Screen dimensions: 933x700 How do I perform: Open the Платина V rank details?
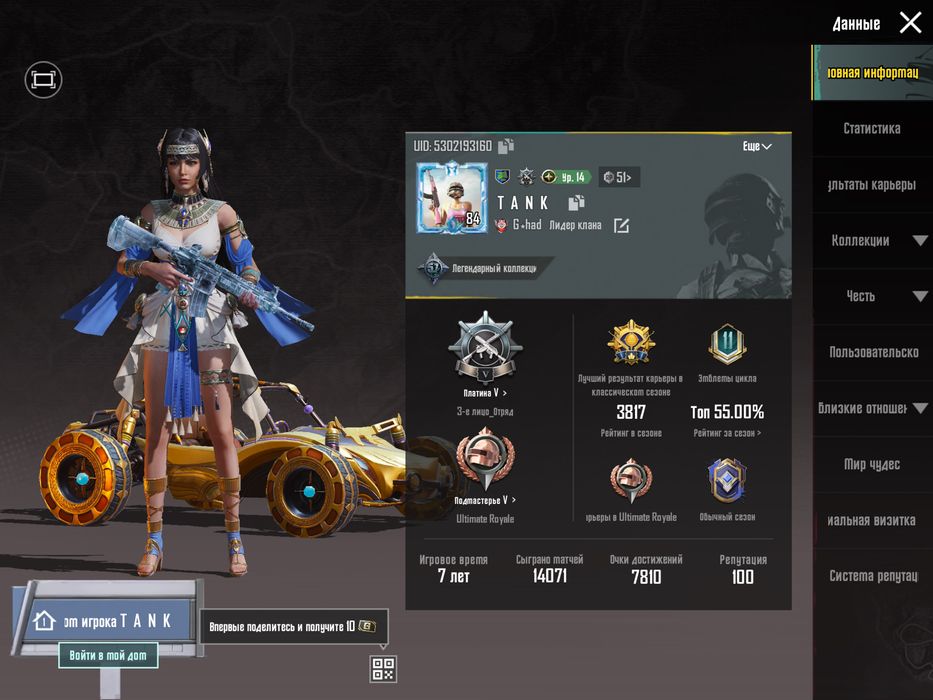[485, 393]
